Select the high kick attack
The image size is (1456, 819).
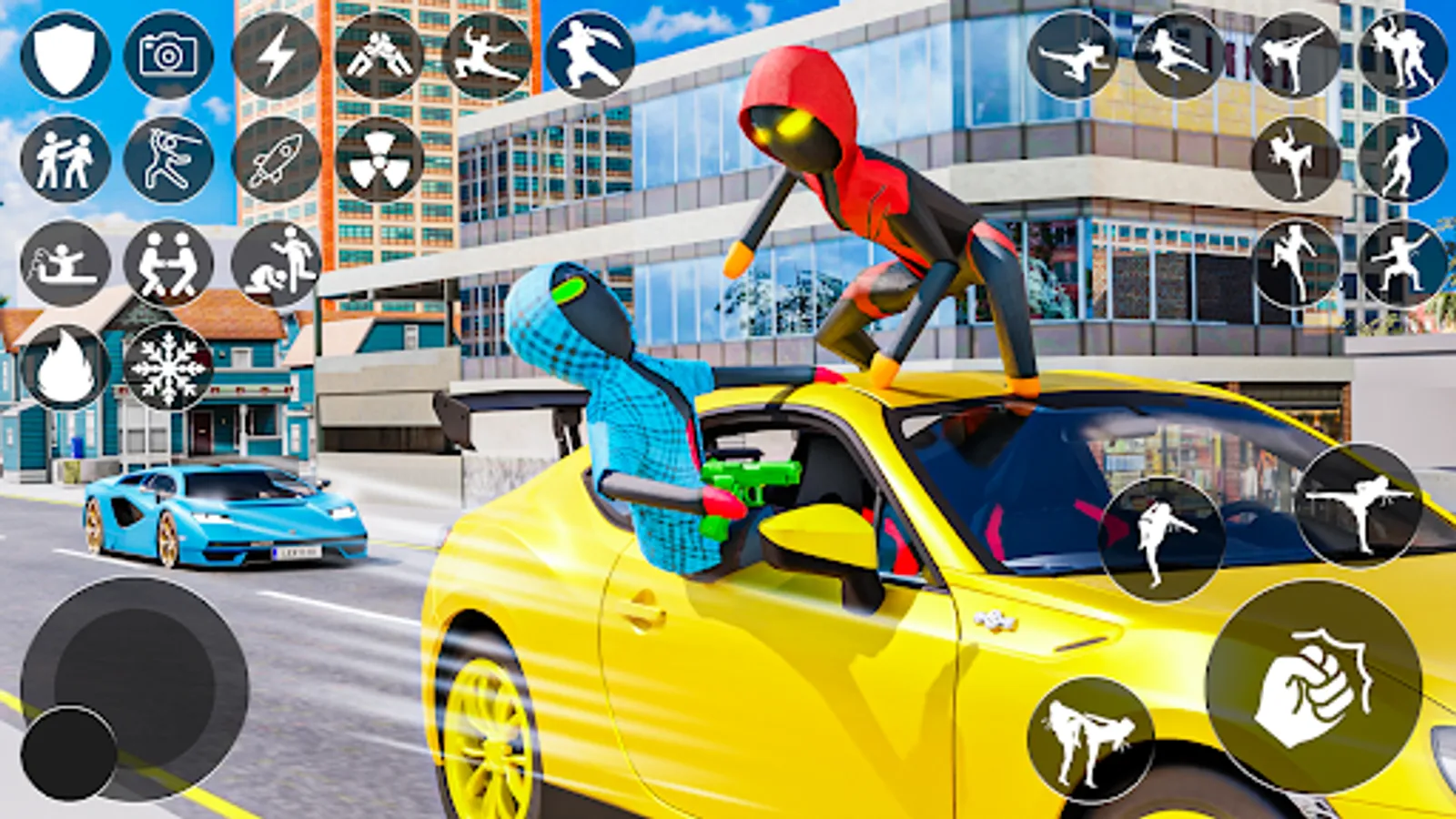(1296, 50)
